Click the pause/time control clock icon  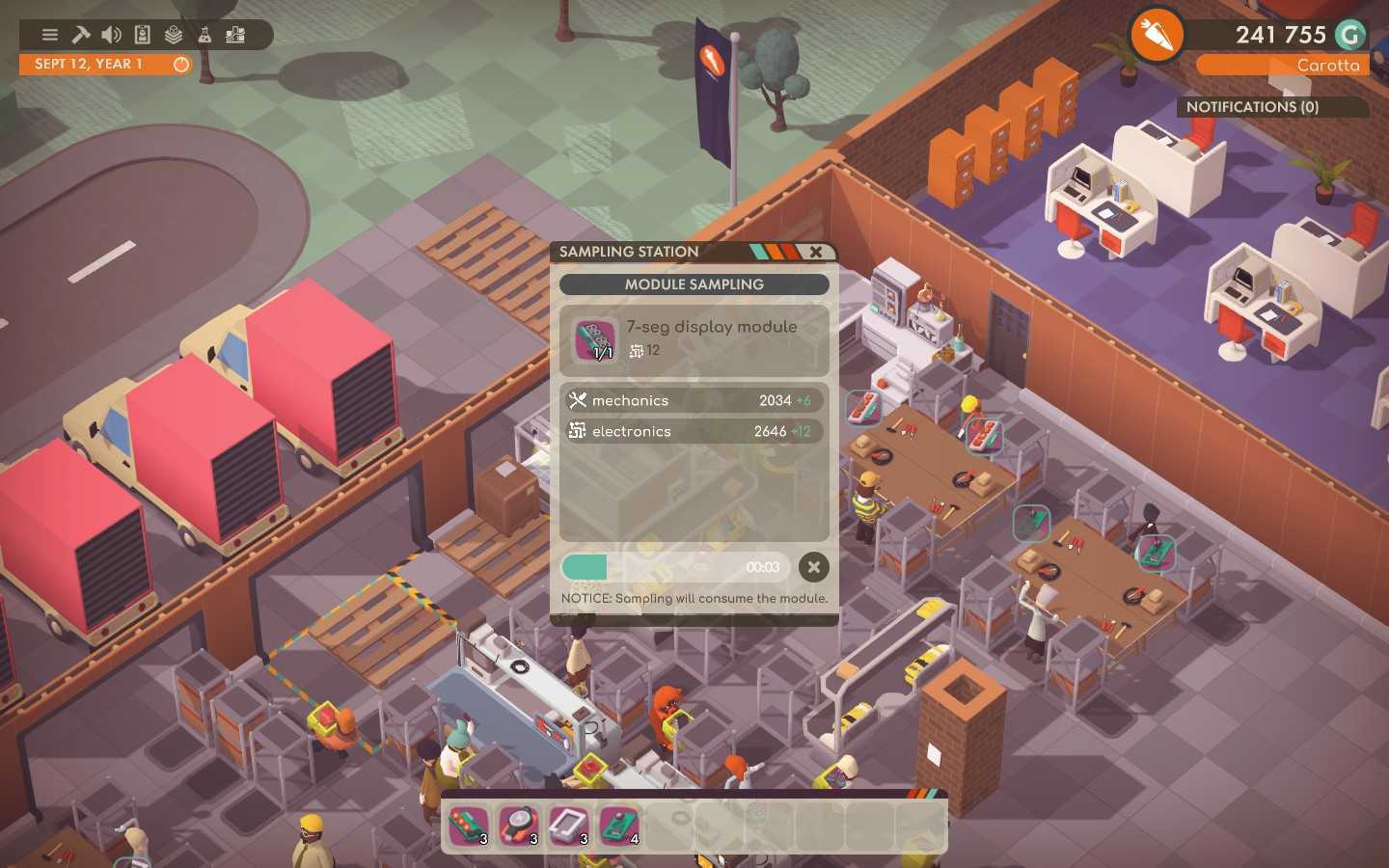point(180,64)
